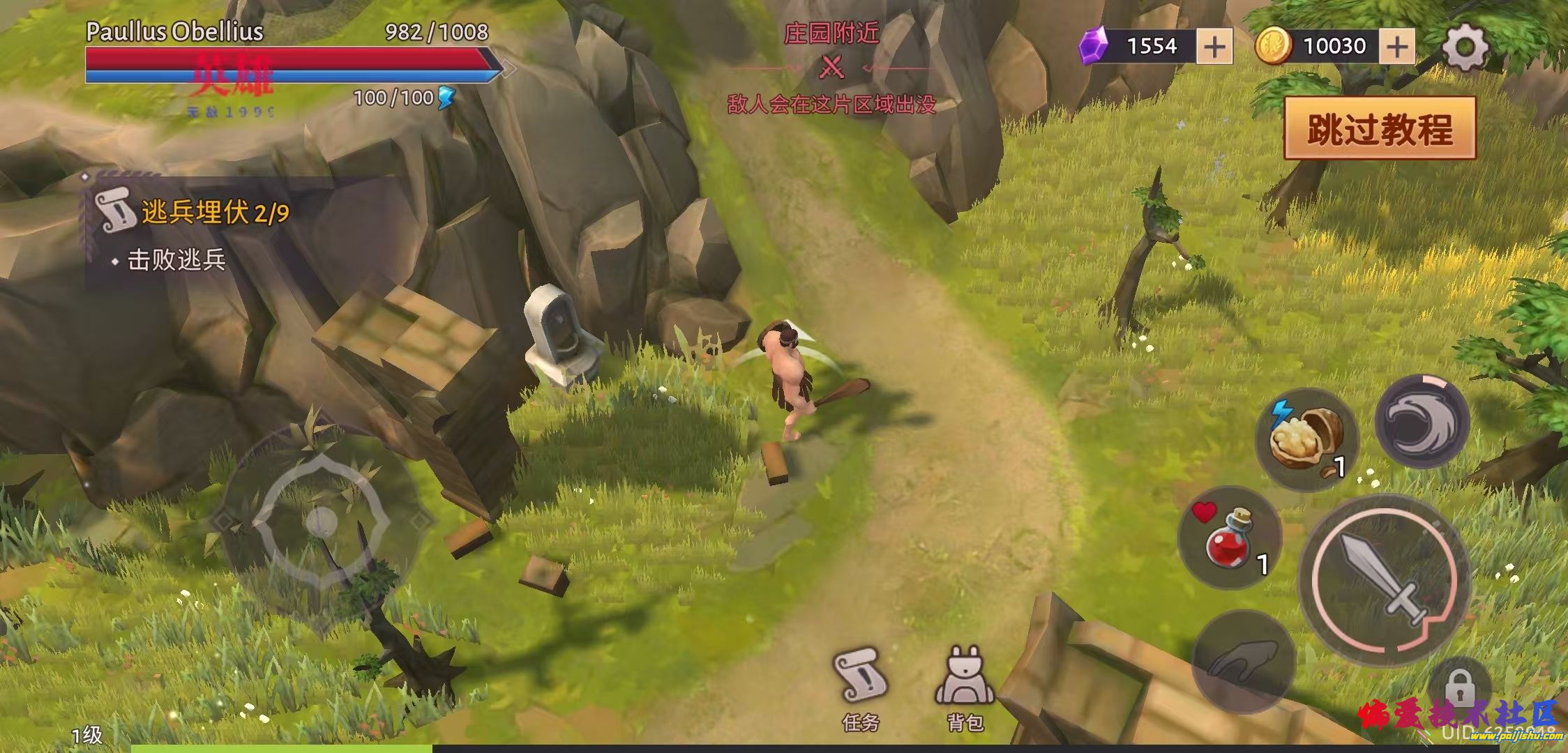Tap the virtual movement joystick
The image size is (1568, 753).
(321, 520)
